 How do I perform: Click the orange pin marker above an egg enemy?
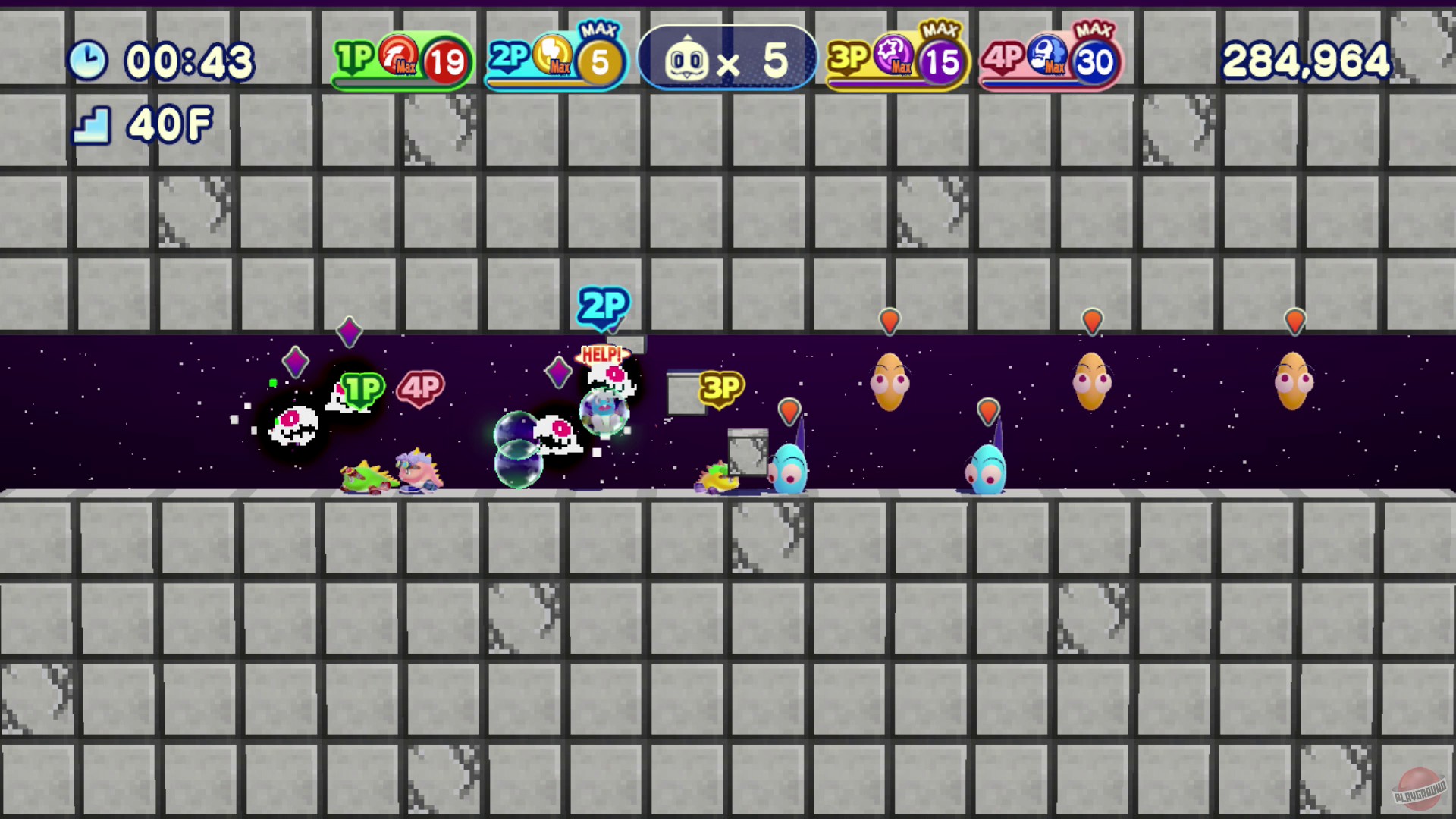889,322
